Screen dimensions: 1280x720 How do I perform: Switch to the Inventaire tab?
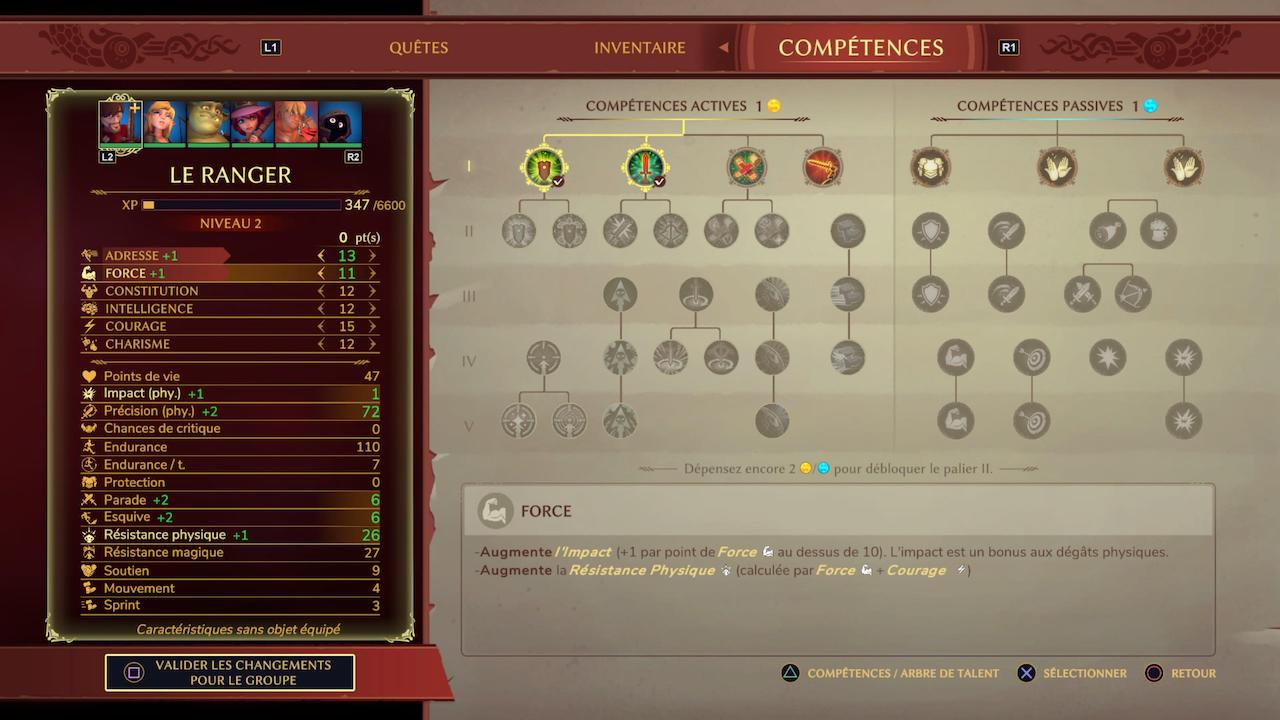click(x=639, y=48)
